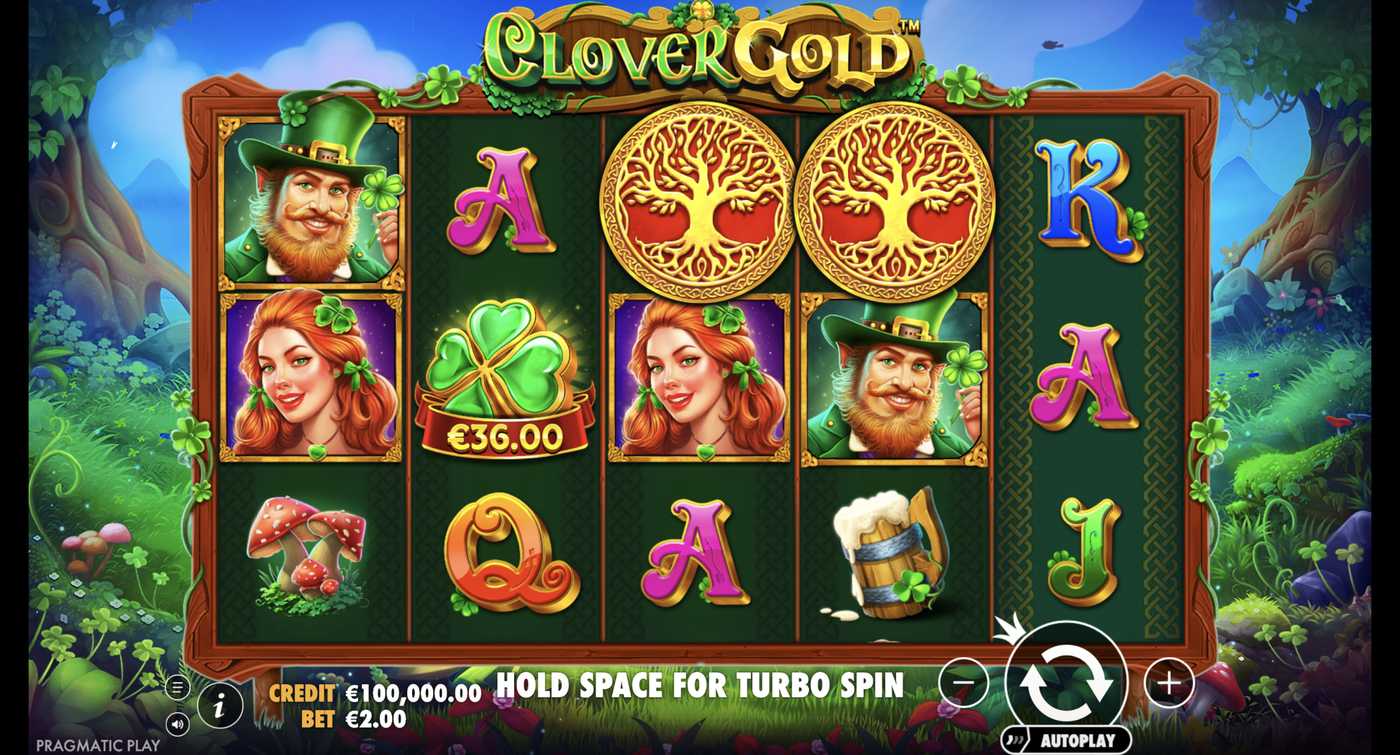Click the foamy beer mug symbol
Screen dimensions: 1400x755
(892, 548)
